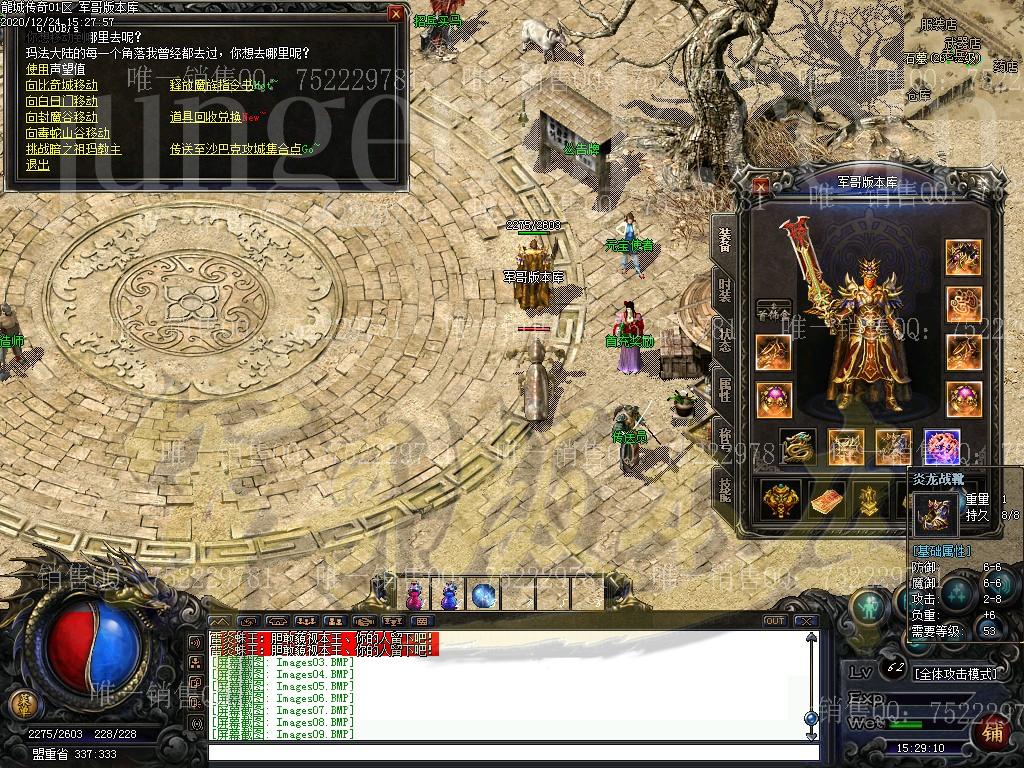The image size is (1024, 768).
Task: Select the 释放魔族指令书 option
Action: tap(211, 85)
